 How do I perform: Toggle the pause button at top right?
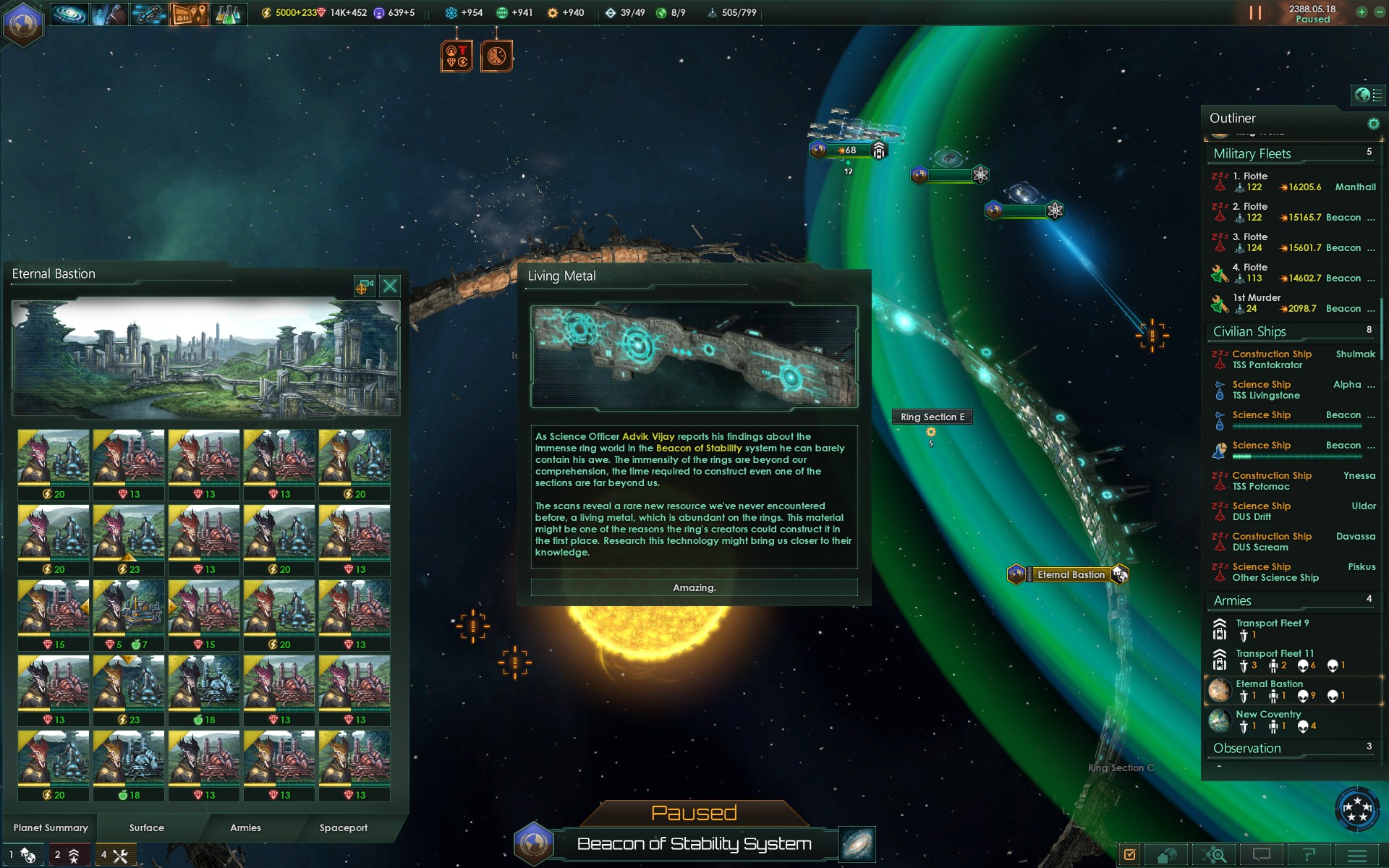click(1255, 13)
